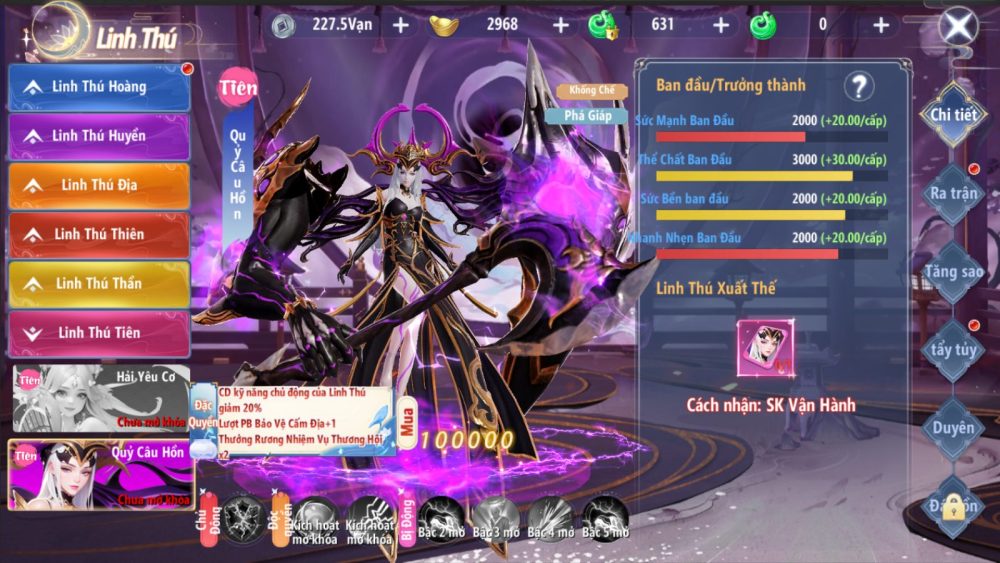The width and height of the screenshot is (1000, 563).
Task: Add more gold ingots with plus button
Action: click(x=560, y=25)
